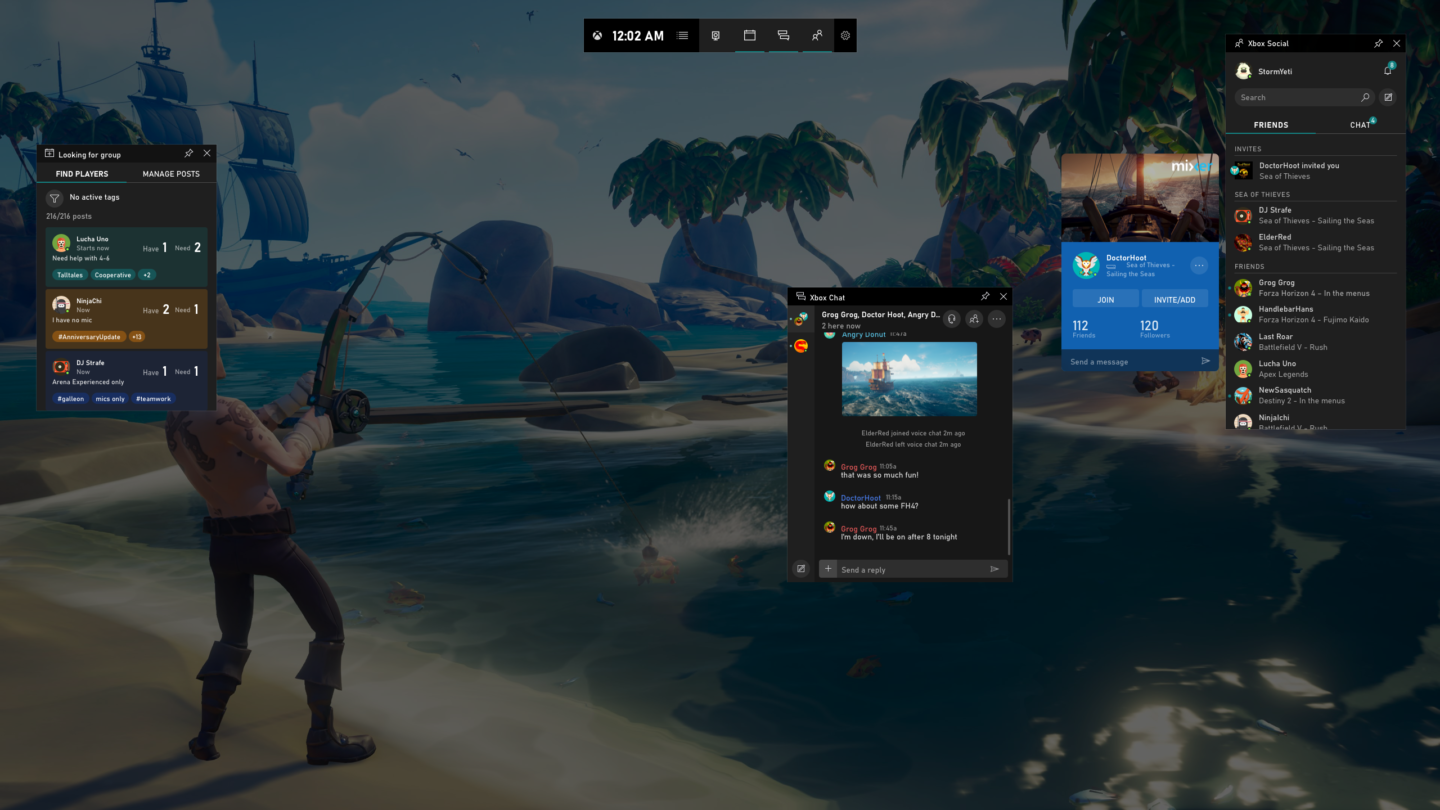Image resolution: width=1440 pixels, height=810 pixels.
Task: Open Game Bar settings via the gear icon
Action: tap(845, 35)
